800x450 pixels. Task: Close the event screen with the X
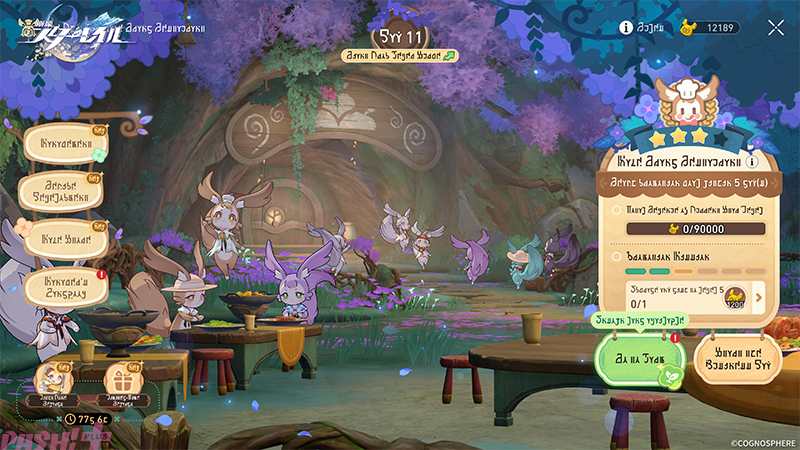coord(776,28)
